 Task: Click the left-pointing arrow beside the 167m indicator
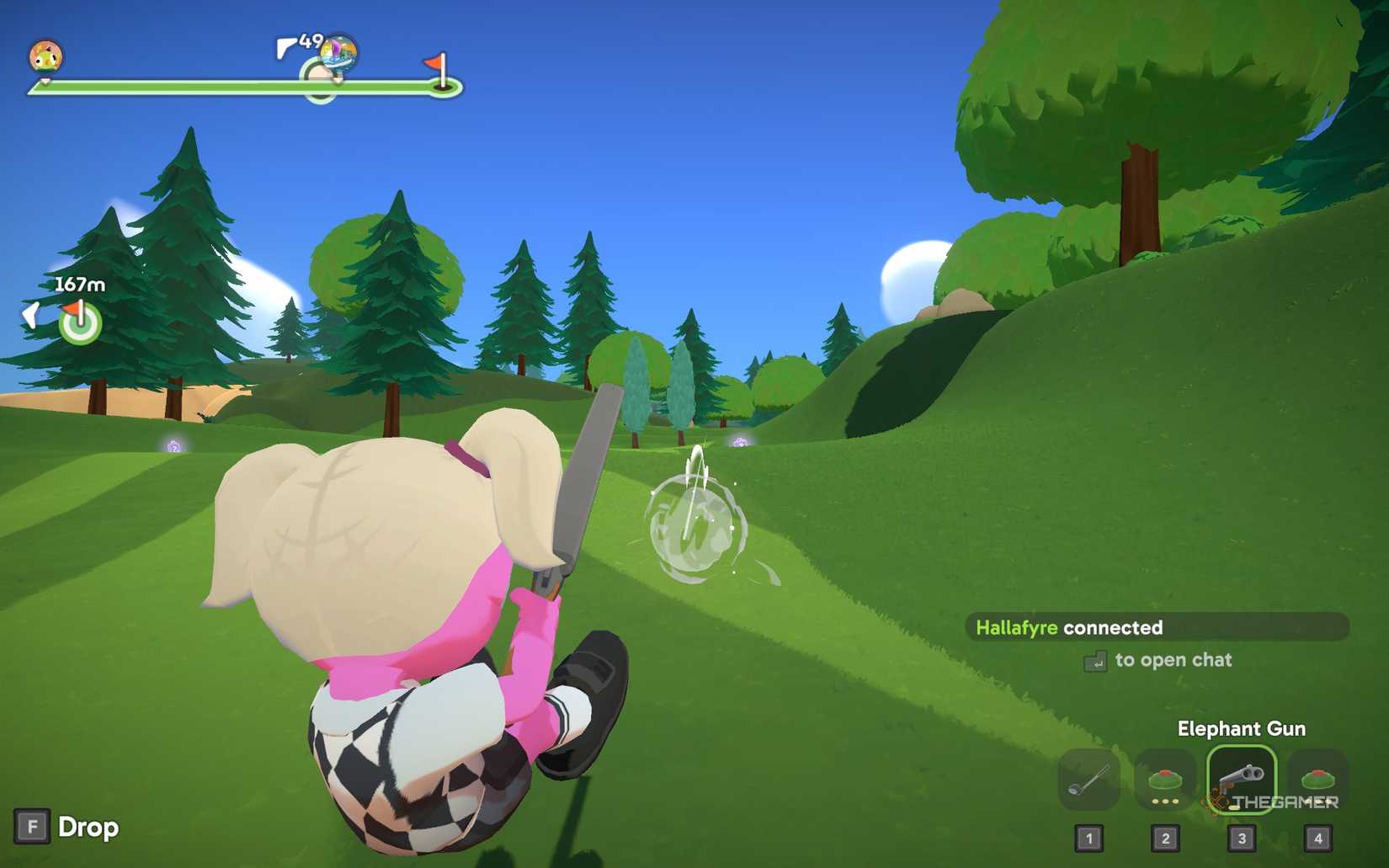pyautogui.click(x=30, y=316)
